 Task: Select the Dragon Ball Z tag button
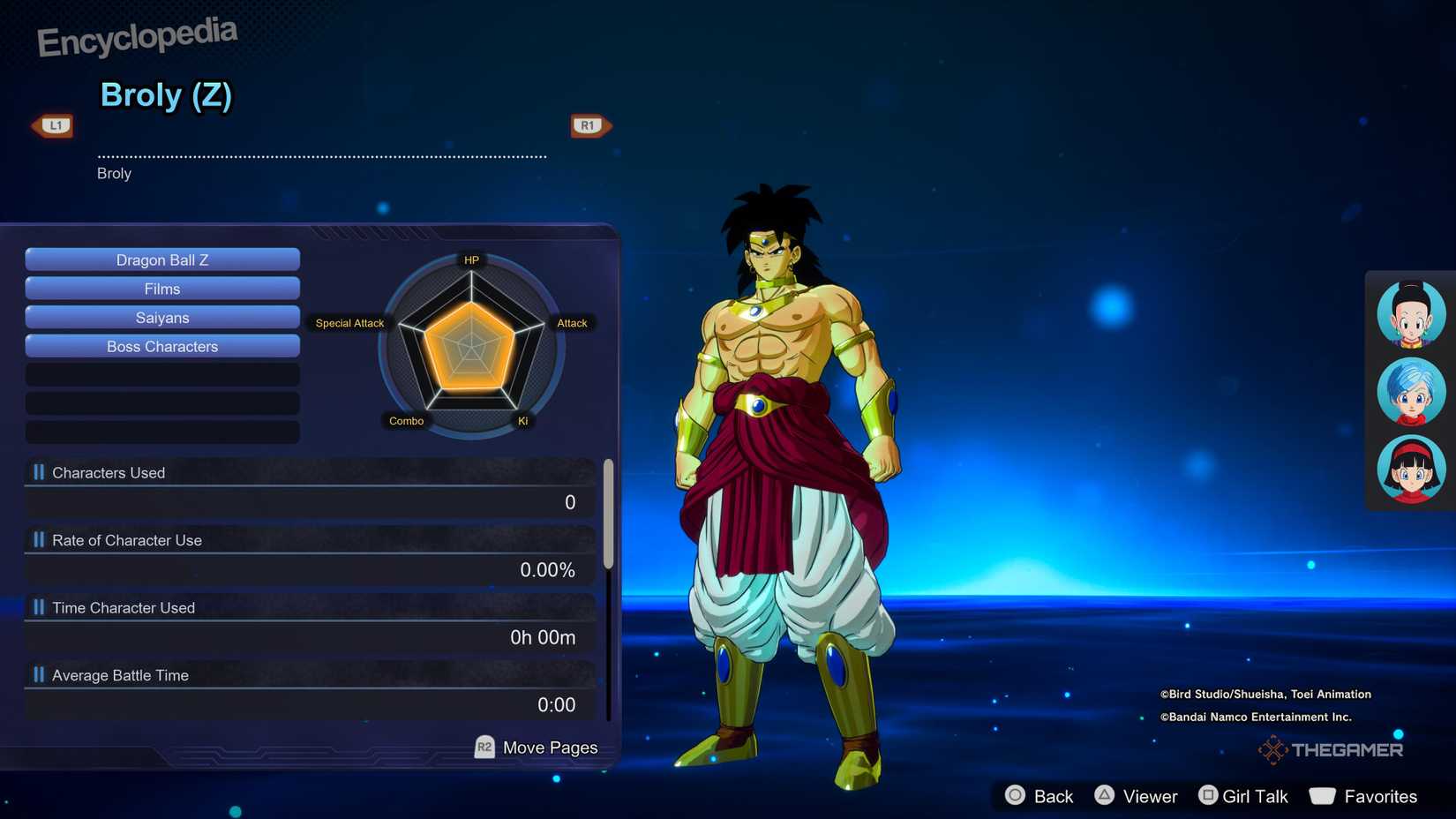(161, 259)
